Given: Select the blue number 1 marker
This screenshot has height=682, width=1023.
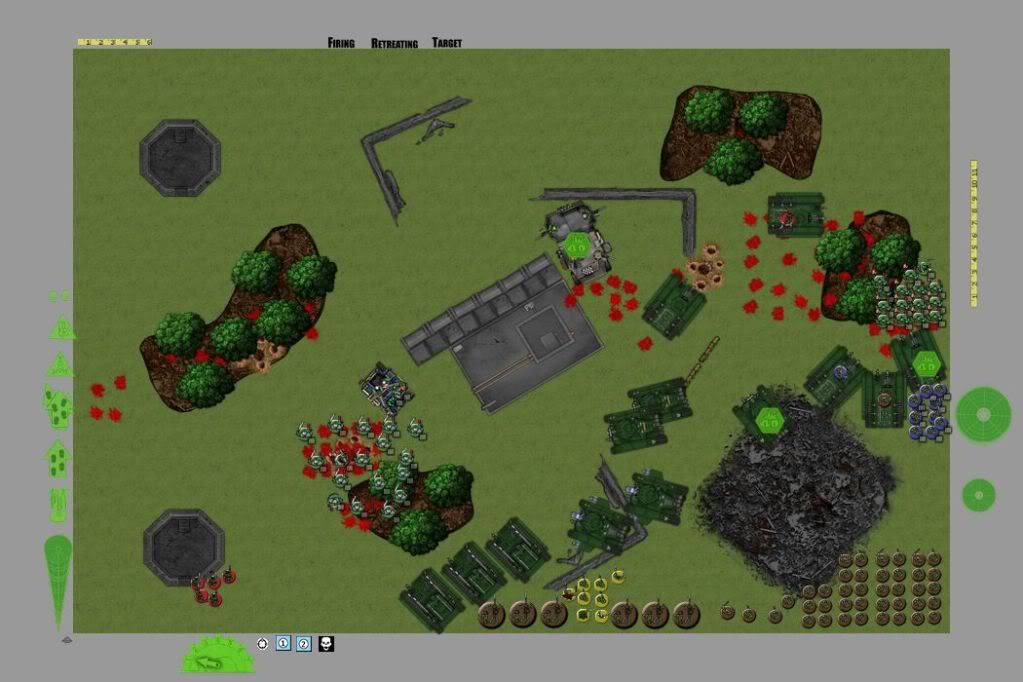Looking at the screenshot, I should (x=283, y=644).
